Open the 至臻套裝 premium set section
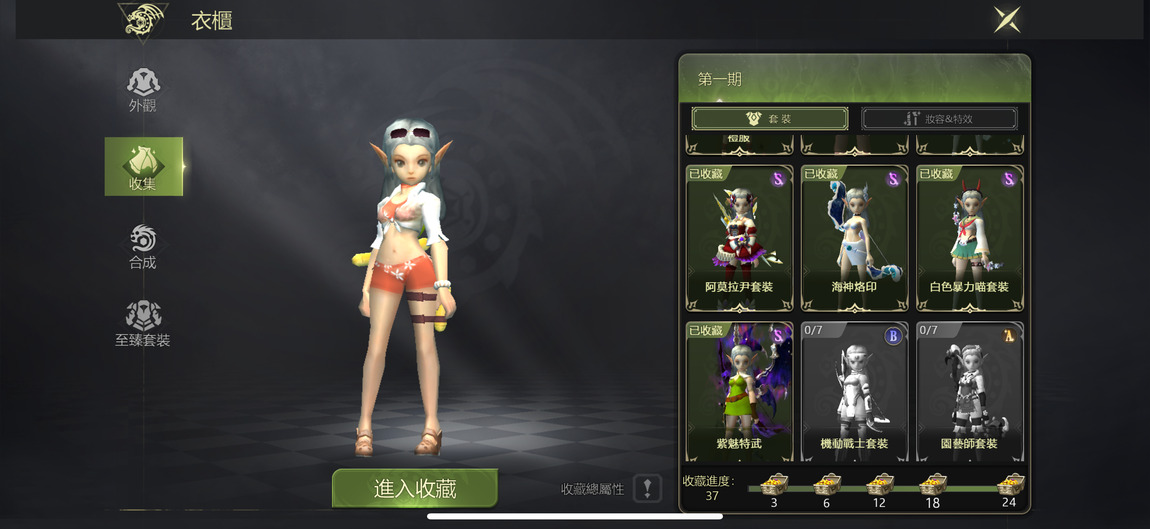Image resolution: width=1150 pixels, height=529 pixels. point(143,323)
